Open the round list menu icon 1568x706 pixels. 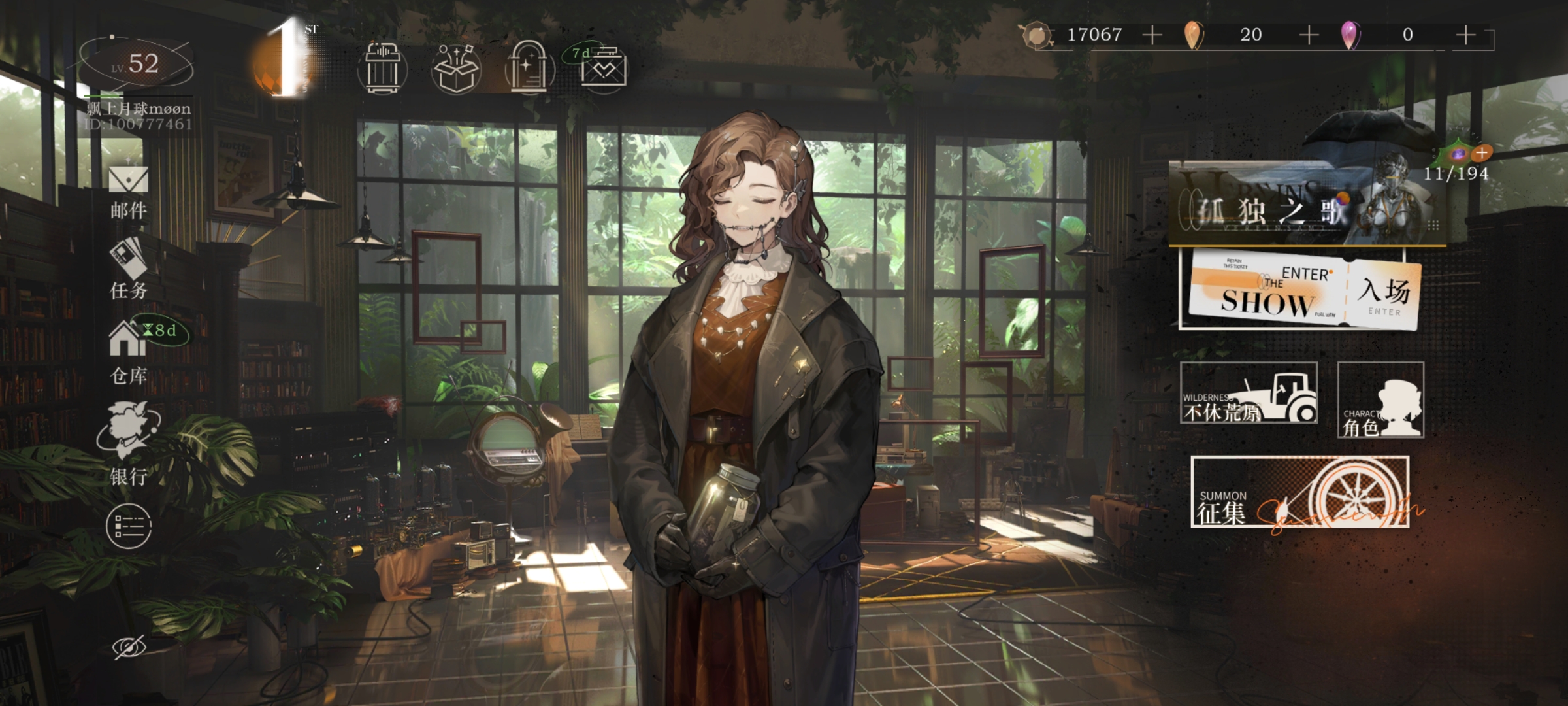[x=129, y=526]
